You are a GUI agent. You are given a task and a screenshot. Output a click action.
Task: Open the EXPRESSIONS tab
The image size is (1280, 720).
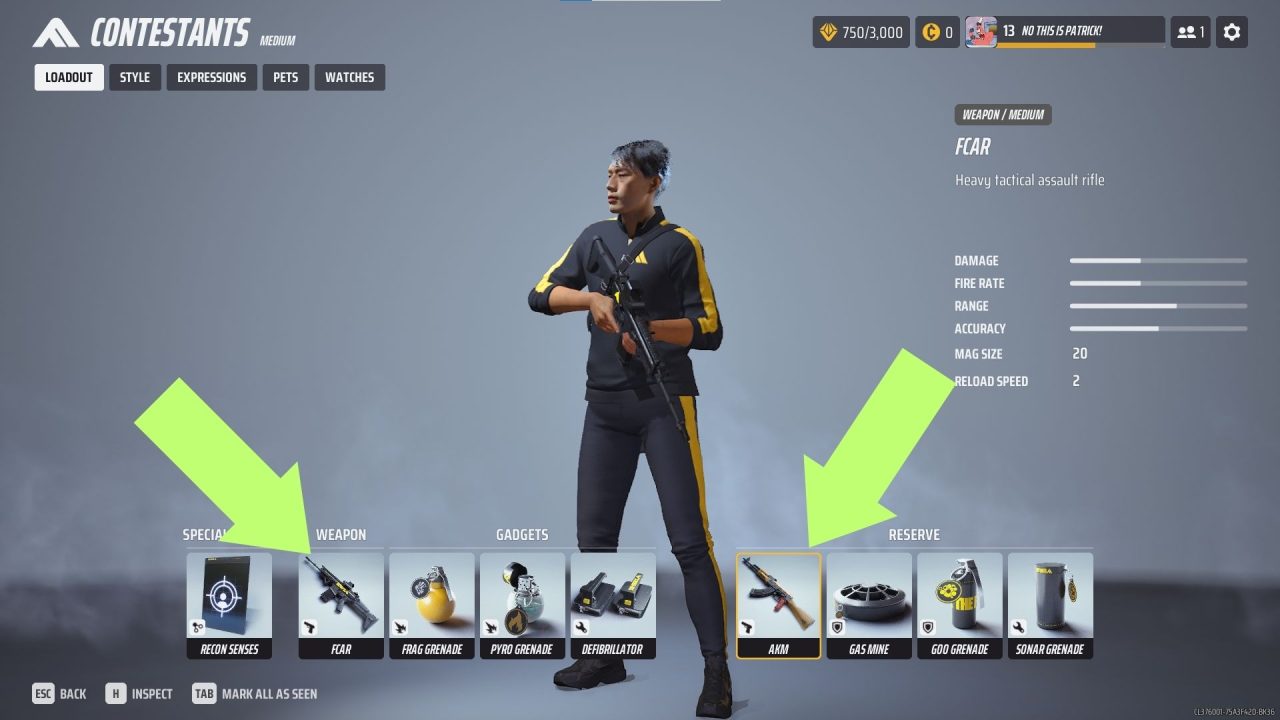pyautogui.click(x=211, y=77)
